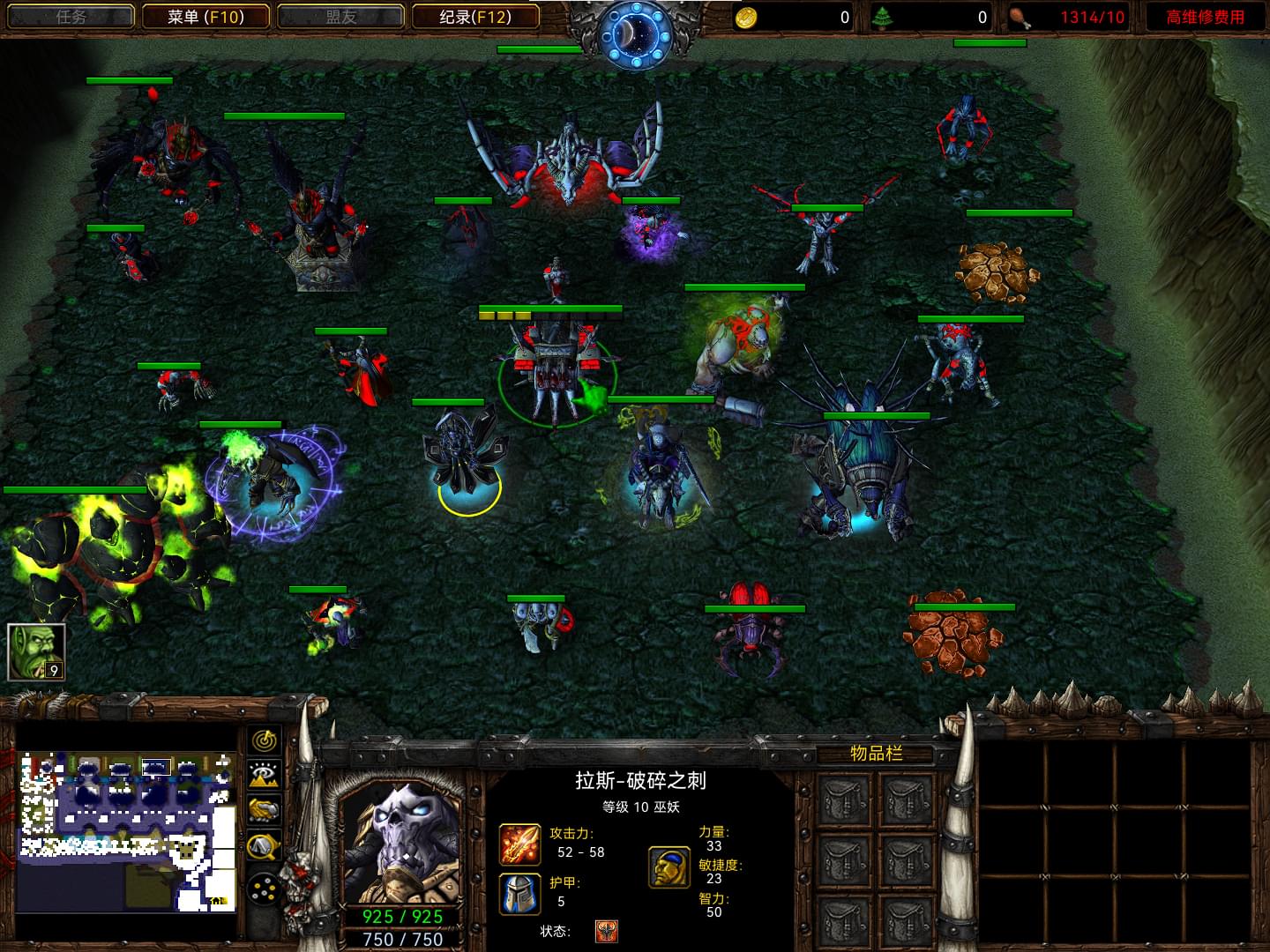1270x952 pixels.
Task: Click the 护甲 helmet armor icon
Action: 519,893
